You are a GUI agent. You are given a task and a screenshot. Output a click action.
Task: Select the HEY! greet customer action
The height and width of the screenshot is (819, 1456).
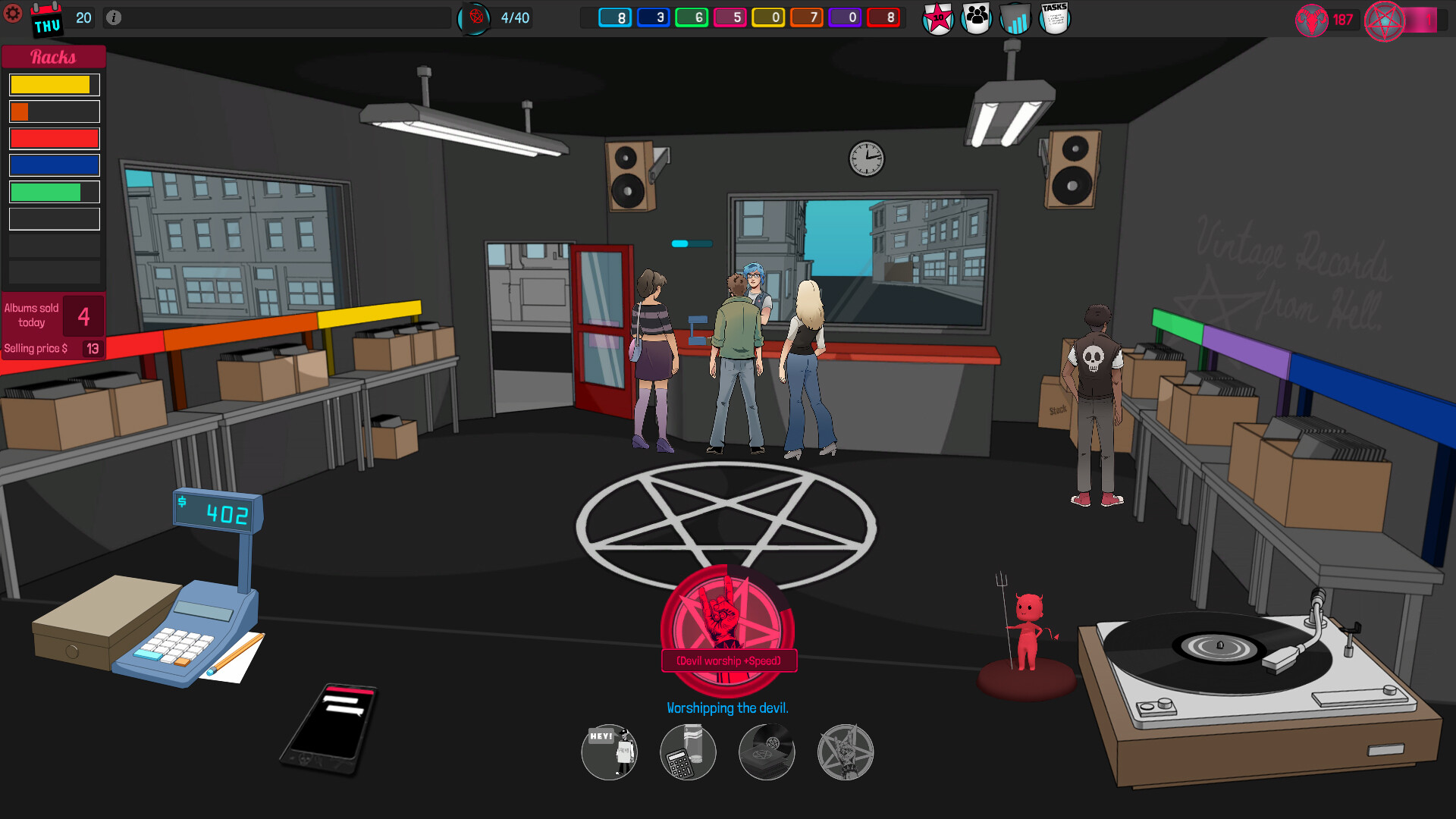point(609,752)
